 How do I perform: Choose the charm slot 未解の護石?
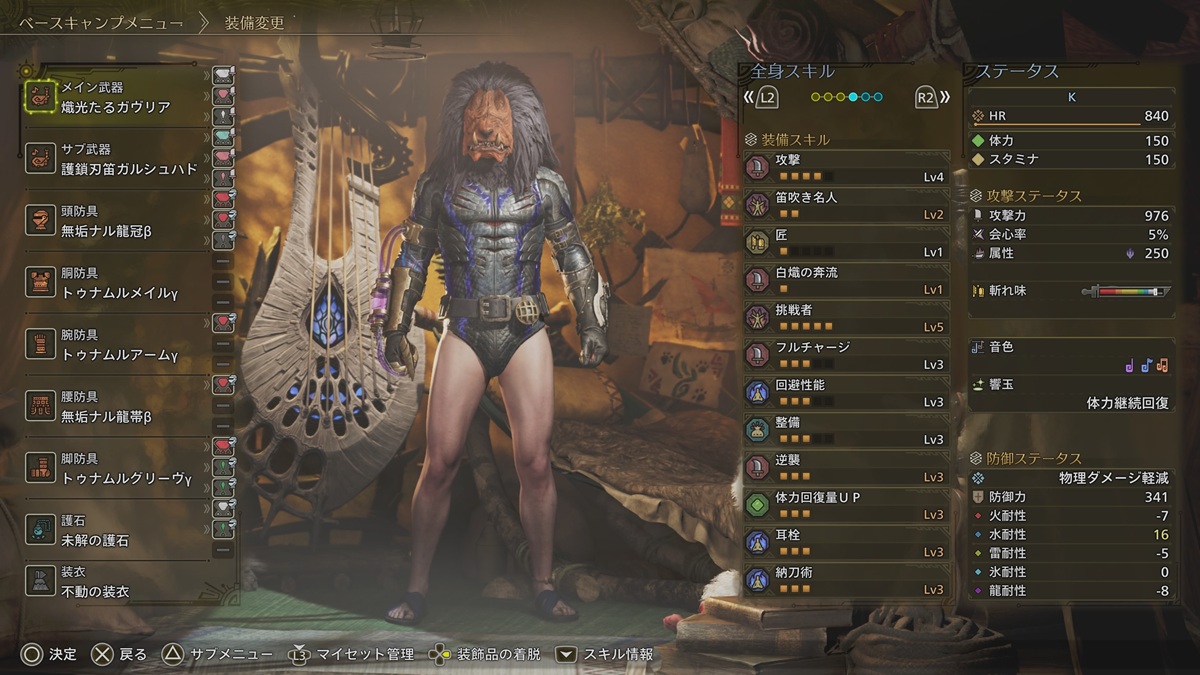[x=115, y=531]
